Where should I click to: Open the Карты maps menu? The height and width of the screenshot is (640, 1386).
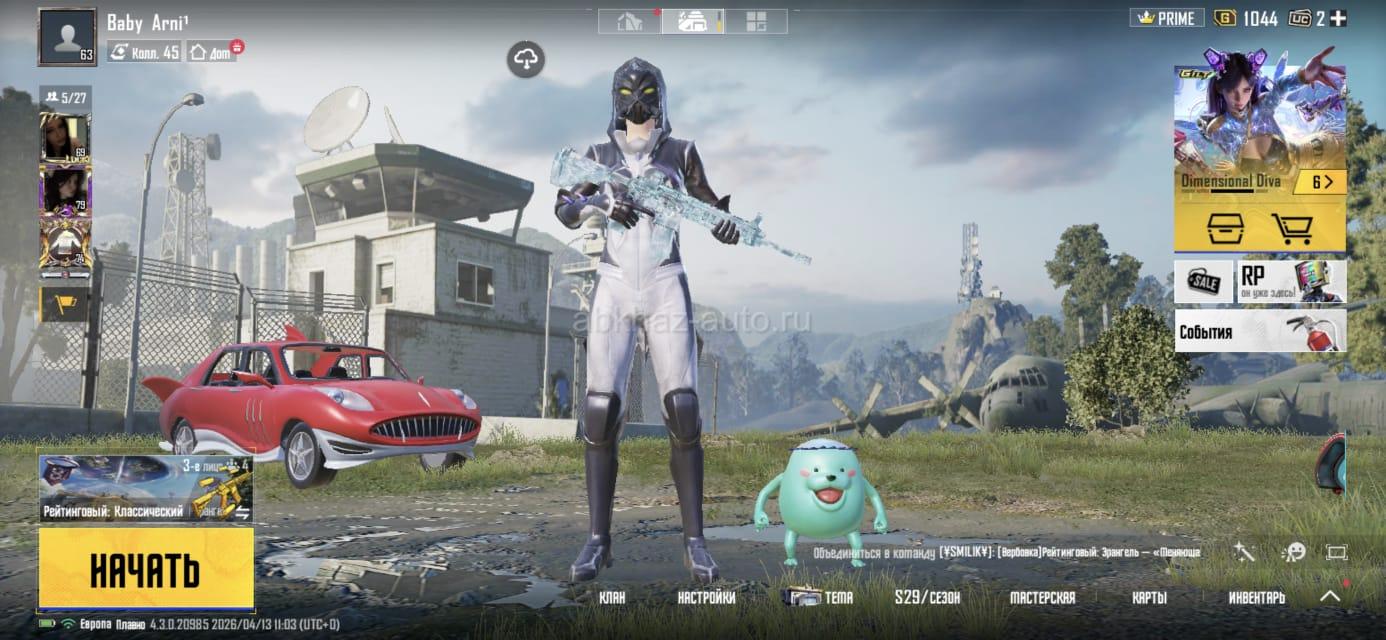(x=1149, y=598)
